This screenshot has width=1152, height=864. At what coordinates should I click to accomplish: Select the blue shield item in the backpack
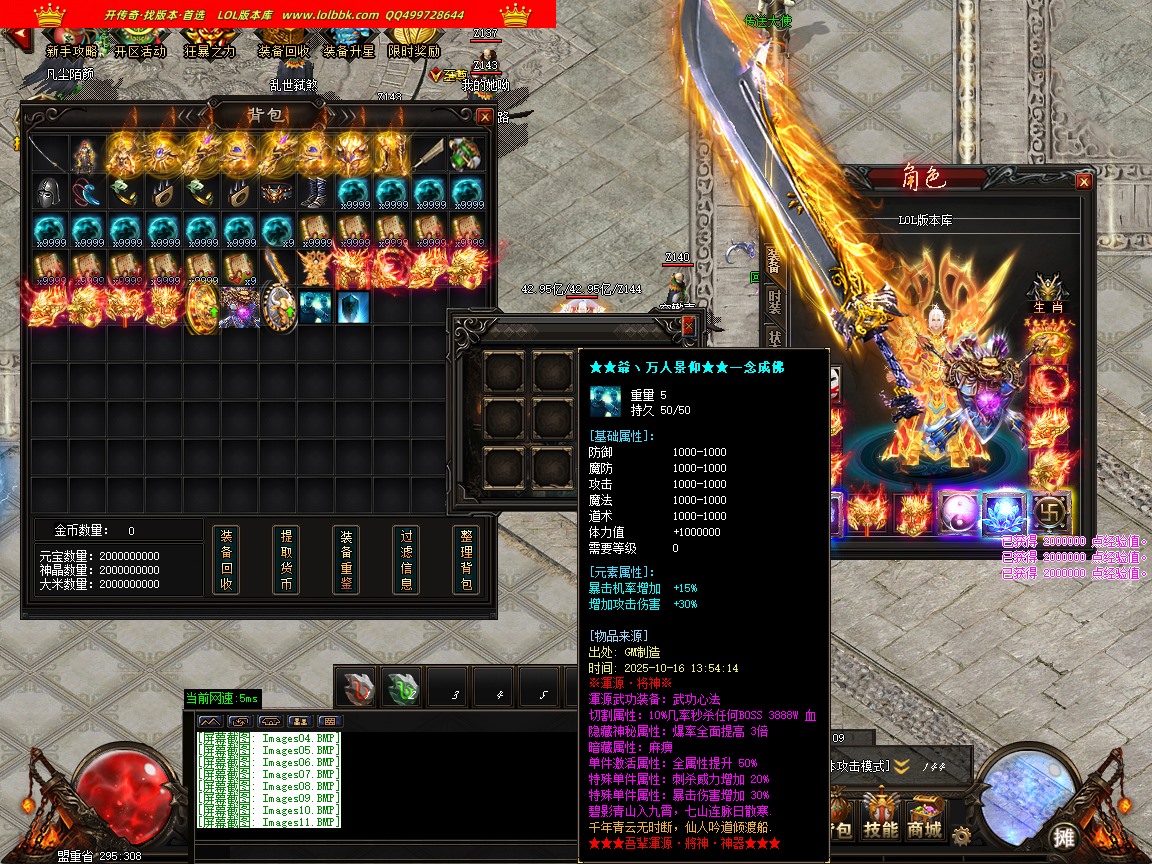[x=352, y=307]
